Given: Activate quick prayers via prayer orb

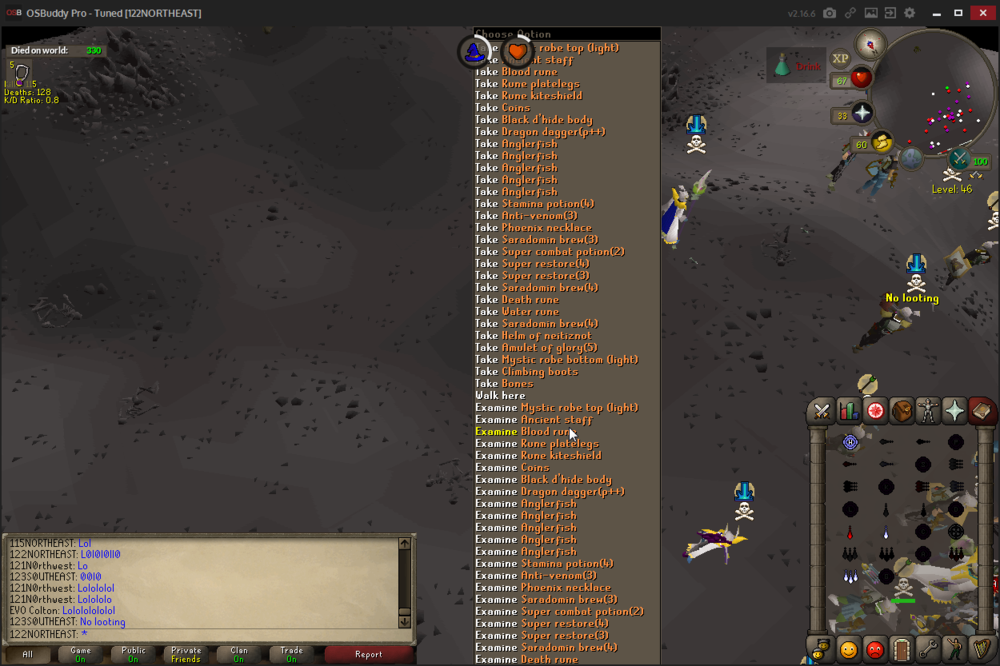Looking at the screenshot, I should pos(862,113).
